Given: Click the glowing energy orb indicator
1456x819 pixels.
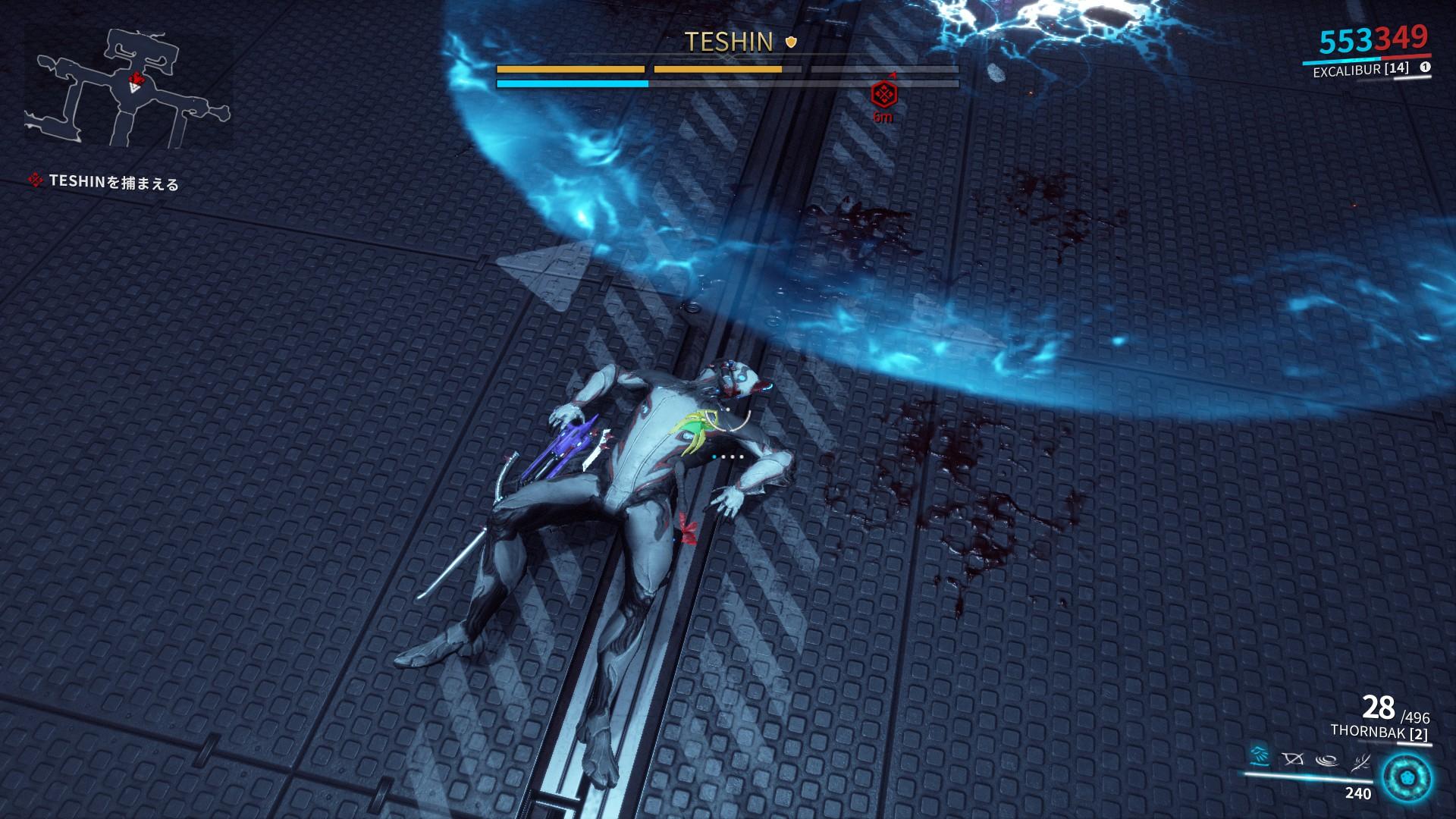Looking at the screenshot, I should point(1405,778).
